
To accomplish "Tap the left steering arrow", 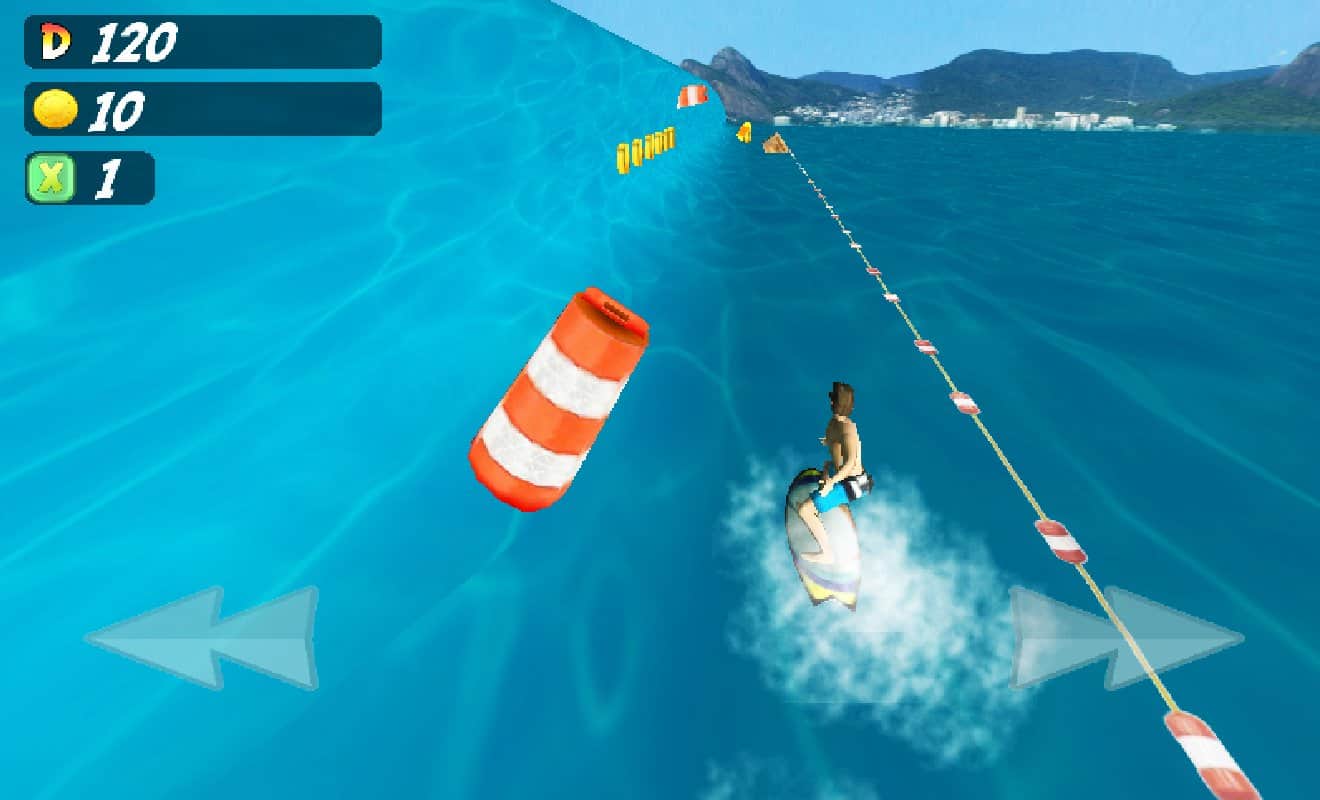I will 202,638.
